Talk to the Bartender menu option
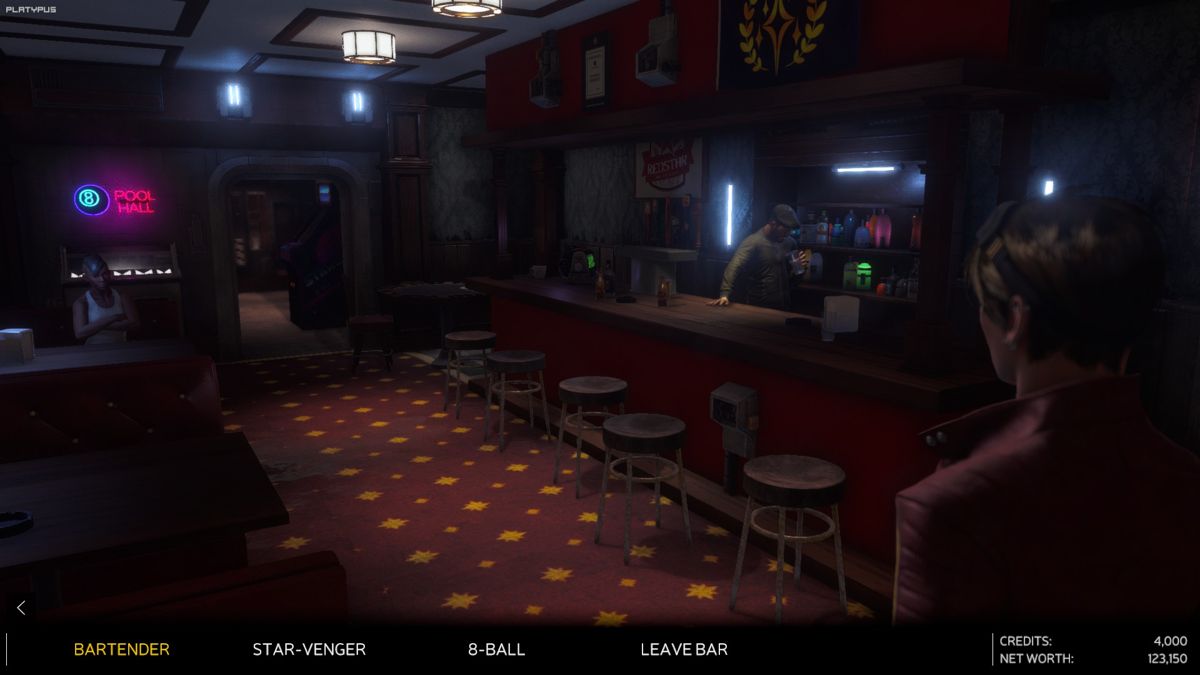The height and width of the screenshot is (675, 1200). pyautogui.click(x=121, y=649)
